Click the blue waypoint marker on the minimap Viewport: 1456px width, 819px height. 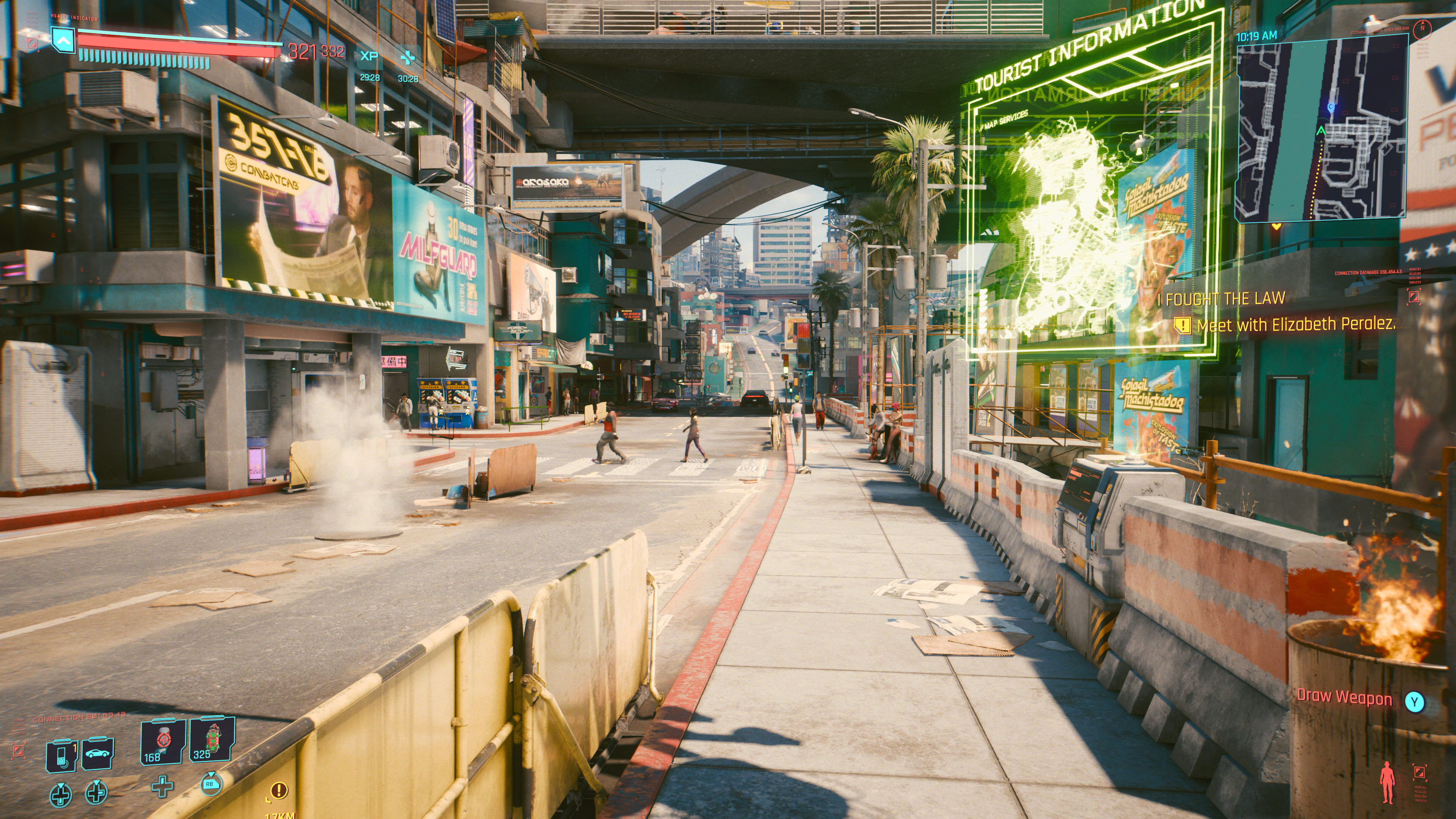(x=1330, y=106)
